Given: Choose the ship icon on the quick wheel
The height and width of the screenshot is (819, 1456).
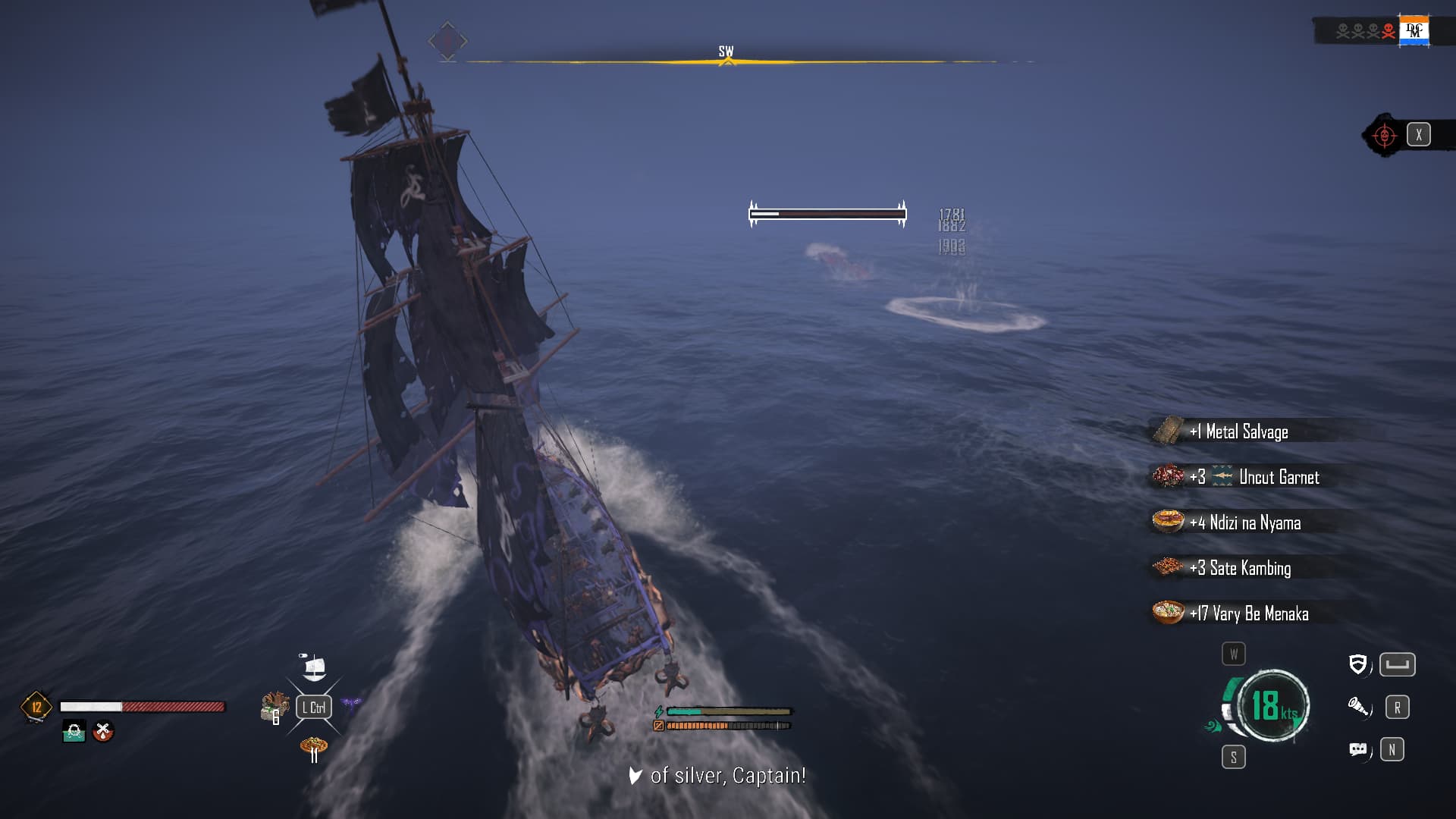Looking at the screenshot, I should coord(313,667).
